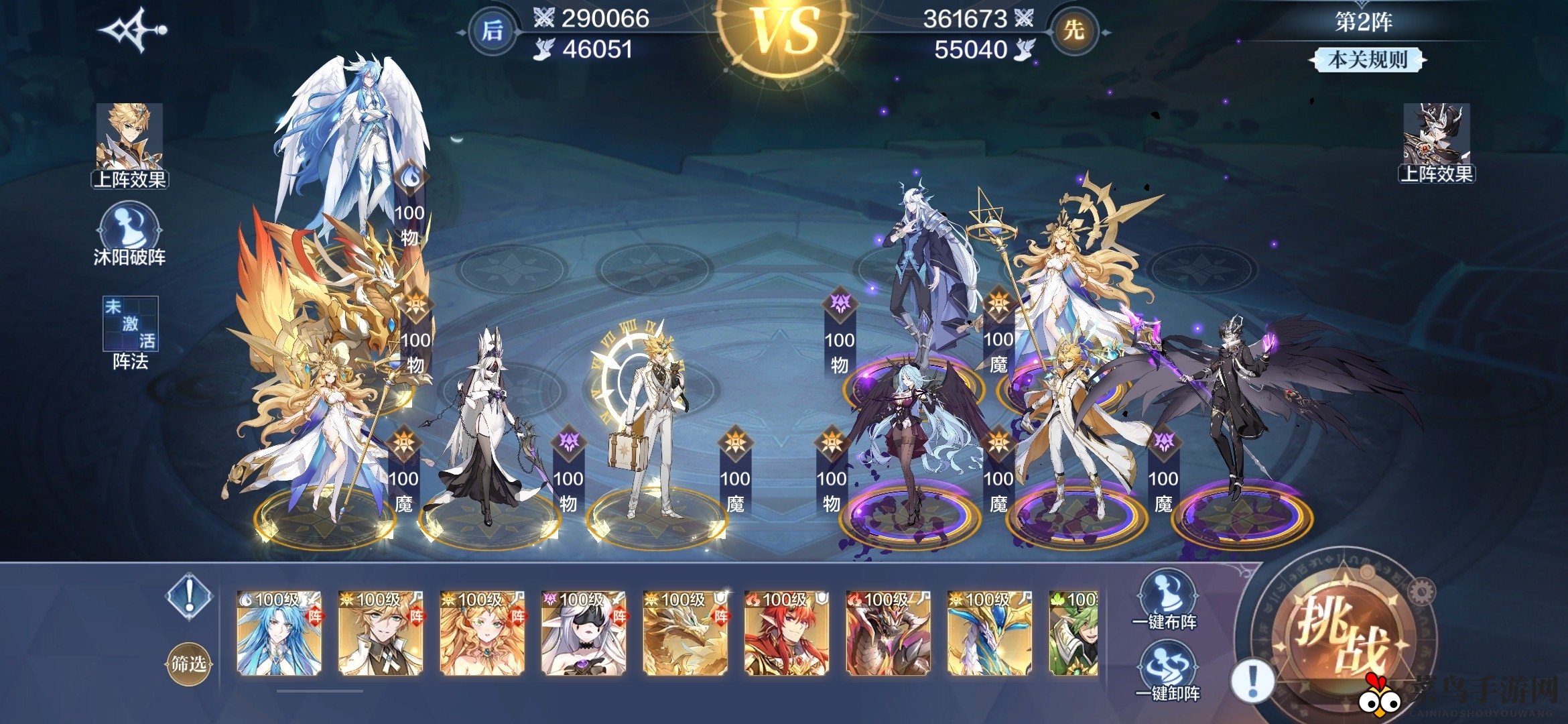The height and width of the screenshot is (724, 1568).
Task: Select the red-haired hero card
Action: (x=787, y=632)
